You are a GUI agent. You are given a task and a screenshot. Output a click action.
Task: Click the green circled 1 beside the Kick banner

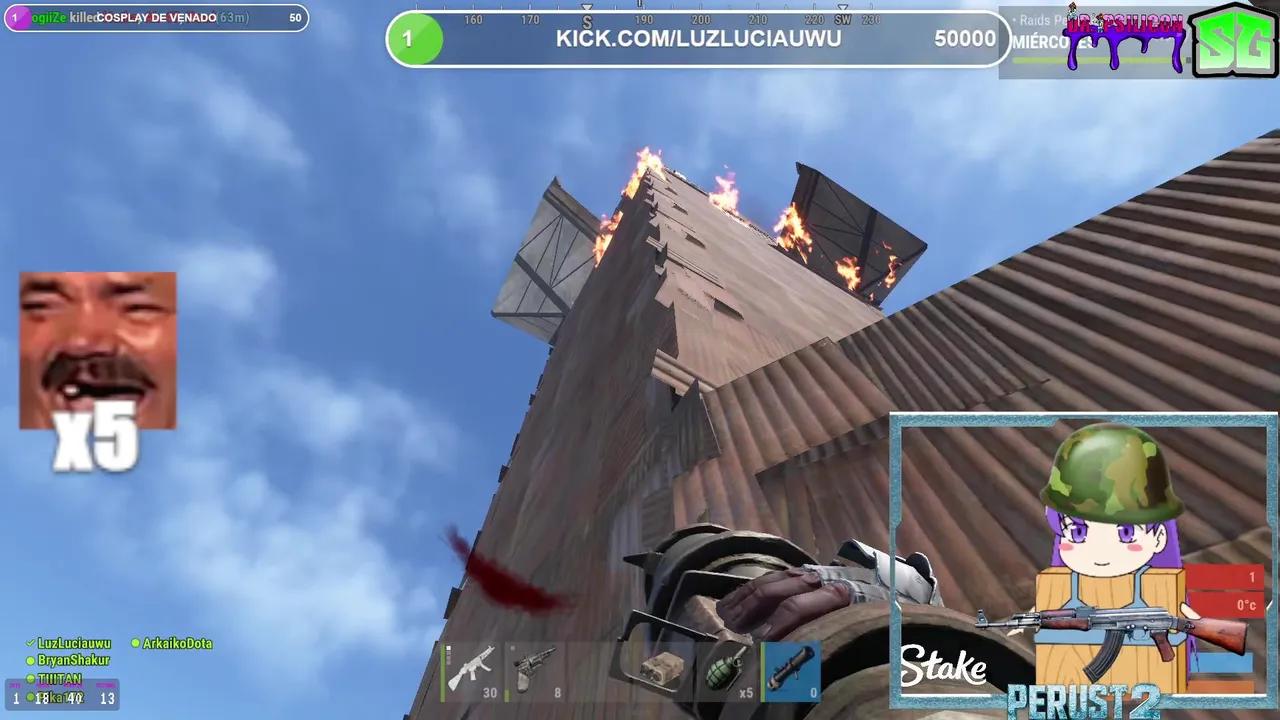pyautogui.click(x=415, y=38)
